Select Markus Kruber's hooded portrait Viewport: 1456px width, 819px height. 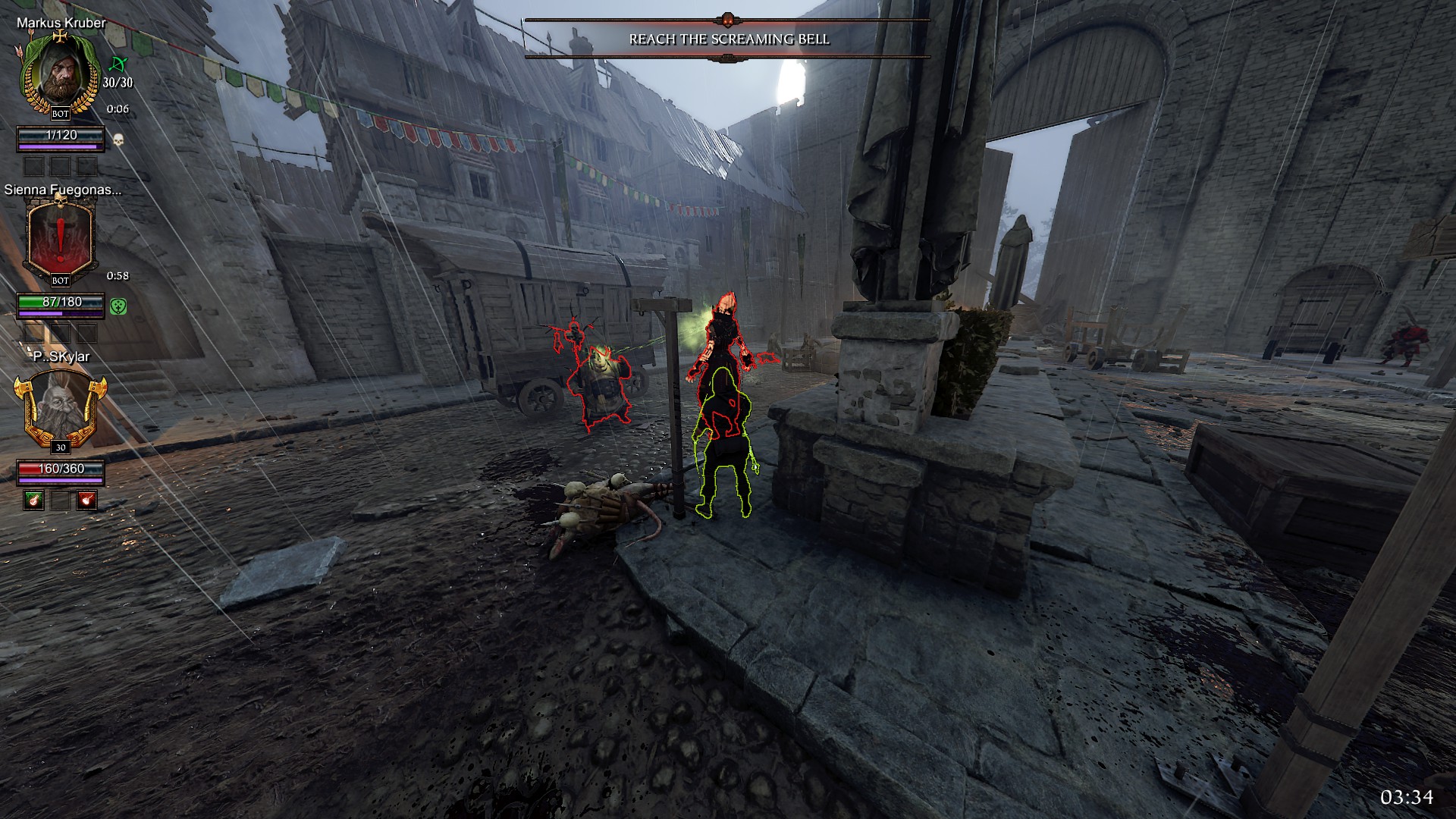point(59,72)
